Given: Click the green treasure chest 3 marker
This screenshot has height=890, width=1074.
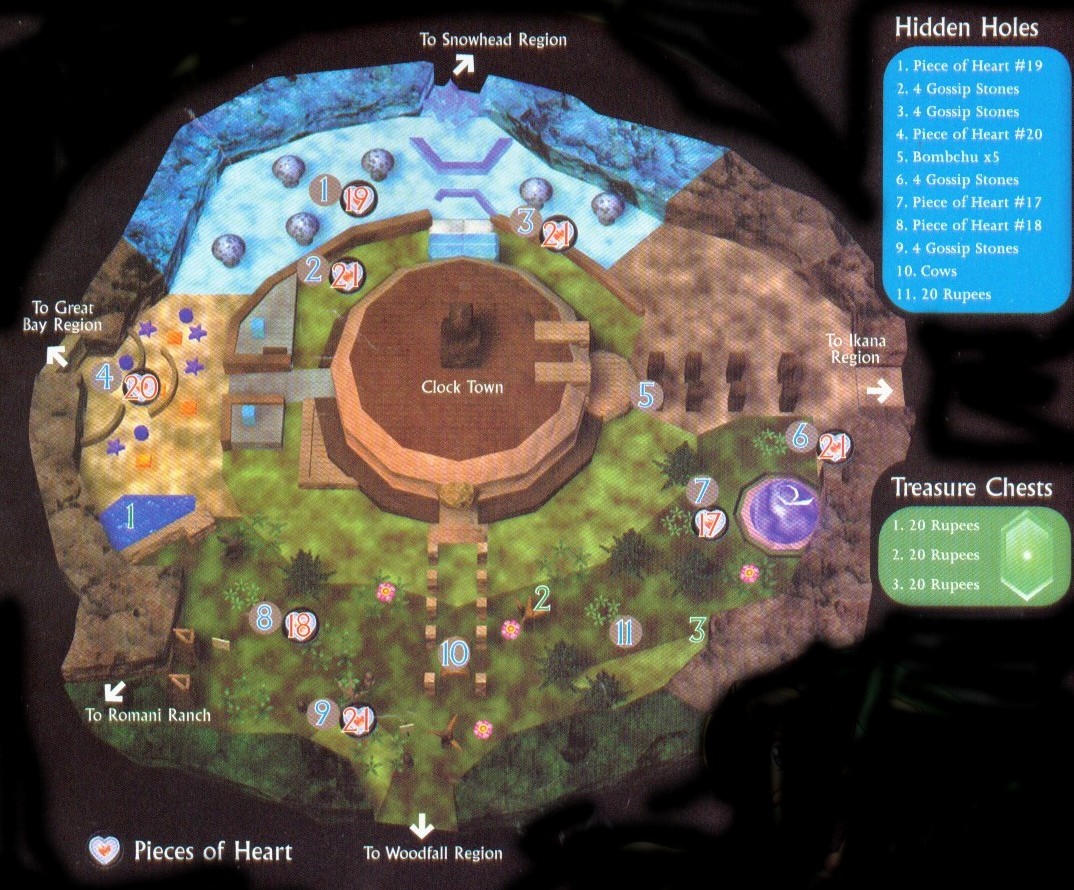Looking at the screenshot, I should (x=698, y=630).
